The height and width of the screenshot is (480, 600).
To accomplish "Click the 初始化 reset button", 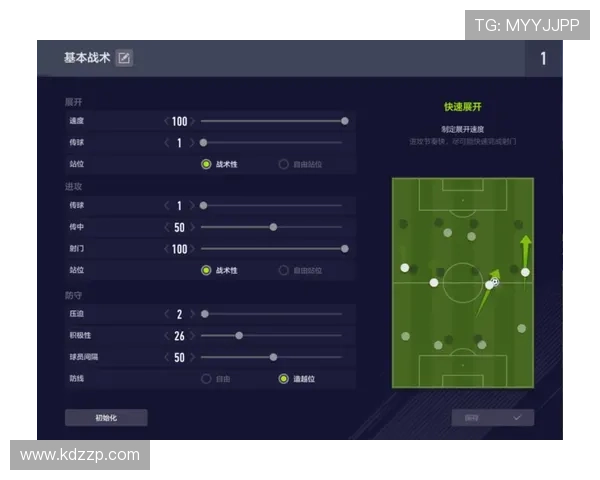I will click(x=106, y=417).
